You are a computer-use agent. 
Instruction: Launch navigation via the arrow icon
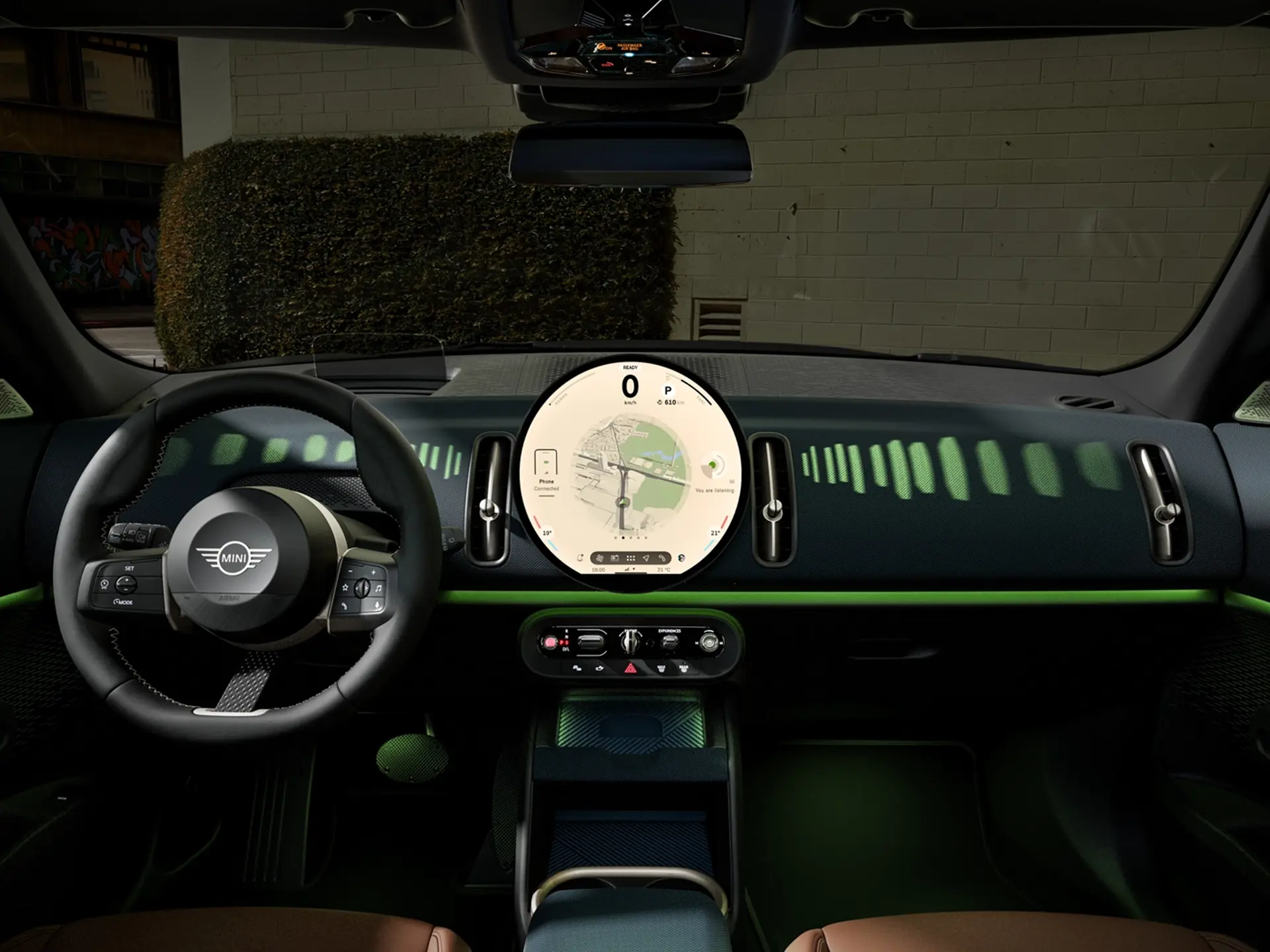pyautogui.click(x=647, y=559)
